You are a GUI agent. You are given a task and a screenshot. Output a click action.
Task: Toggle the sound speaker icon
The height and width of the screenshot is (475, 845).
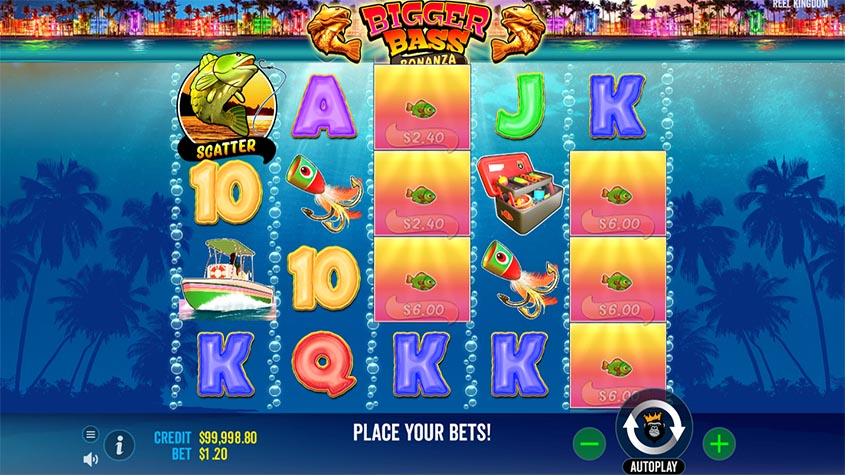tap(91, 459)
